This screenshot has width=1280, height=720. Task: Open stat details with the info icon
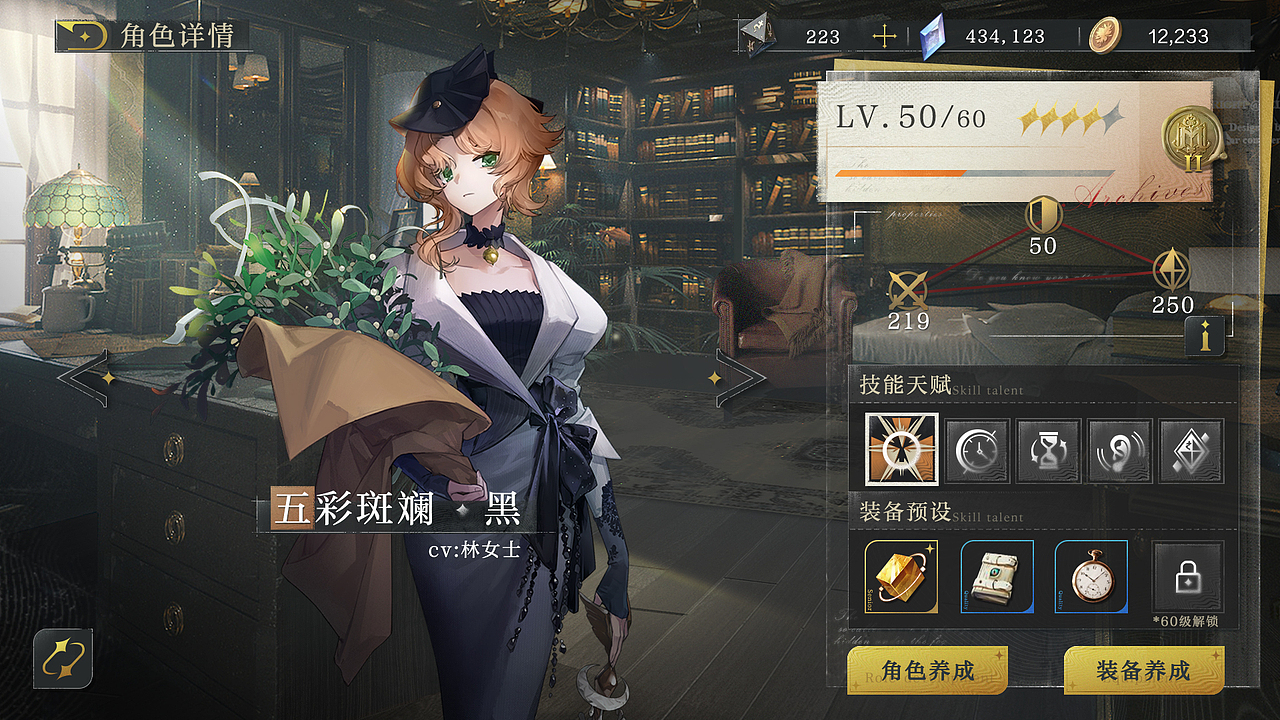(1206, 337)
